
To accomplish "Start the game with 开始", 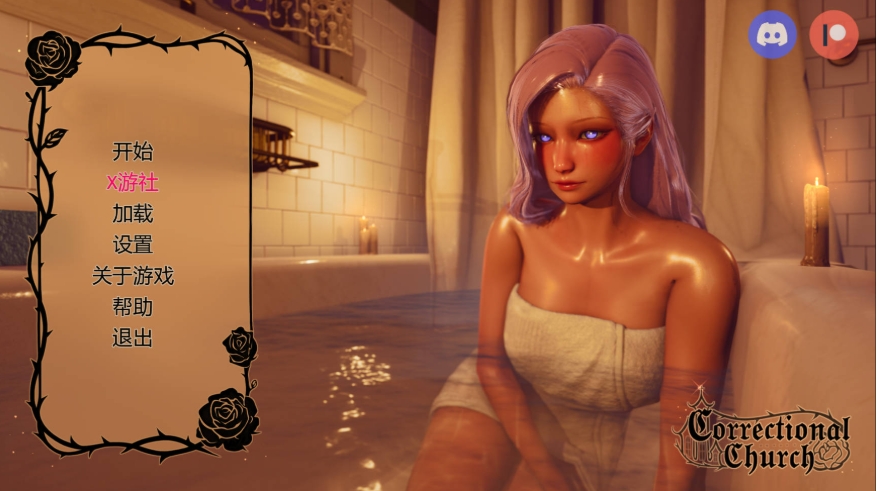I will coord(133,152).
